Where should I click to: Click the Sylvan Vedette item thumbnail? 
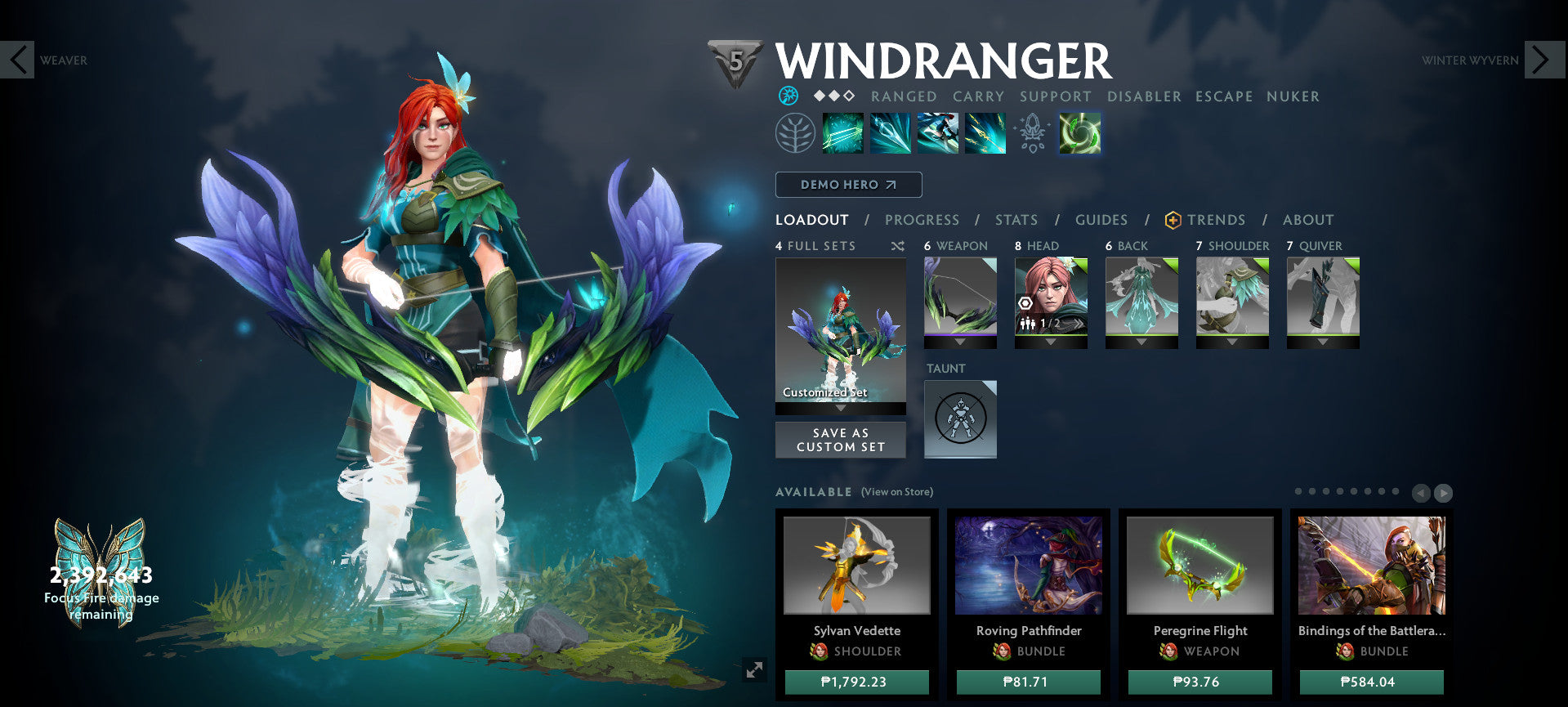point(856,564)
